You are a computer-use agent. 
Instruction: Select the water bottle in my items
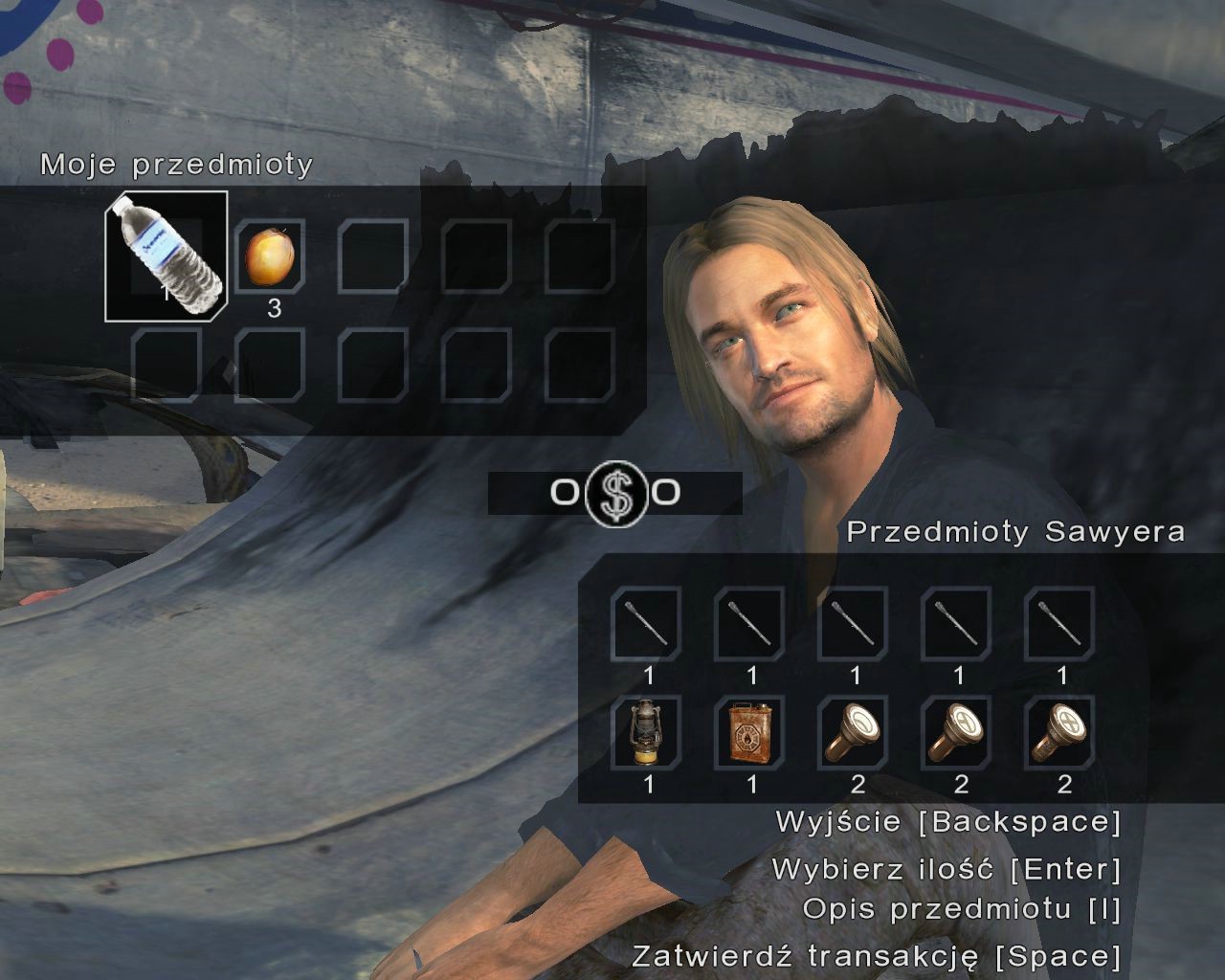167,255
